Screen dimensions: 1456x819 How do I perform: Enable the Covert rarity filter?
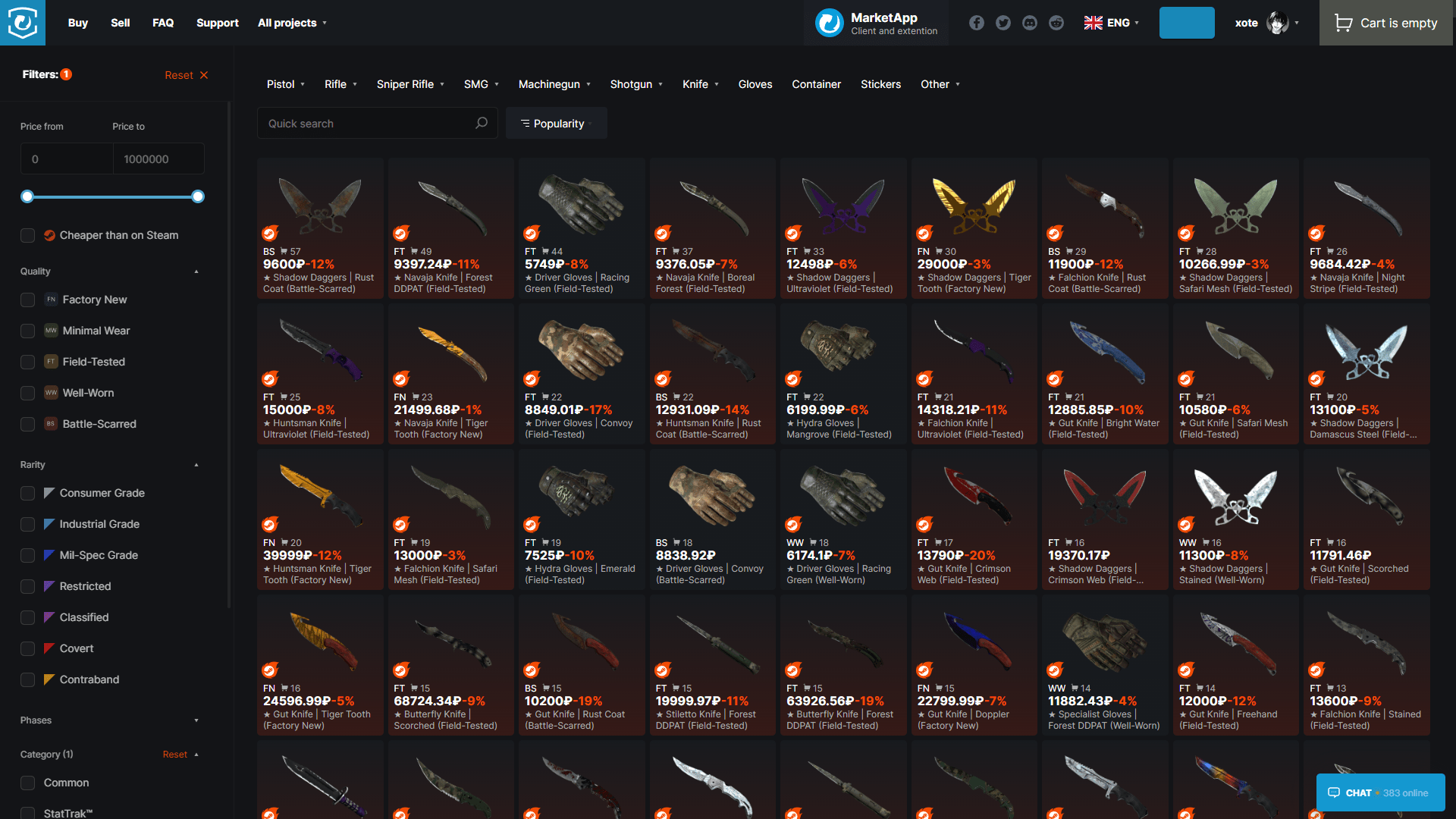click(27, 648)
